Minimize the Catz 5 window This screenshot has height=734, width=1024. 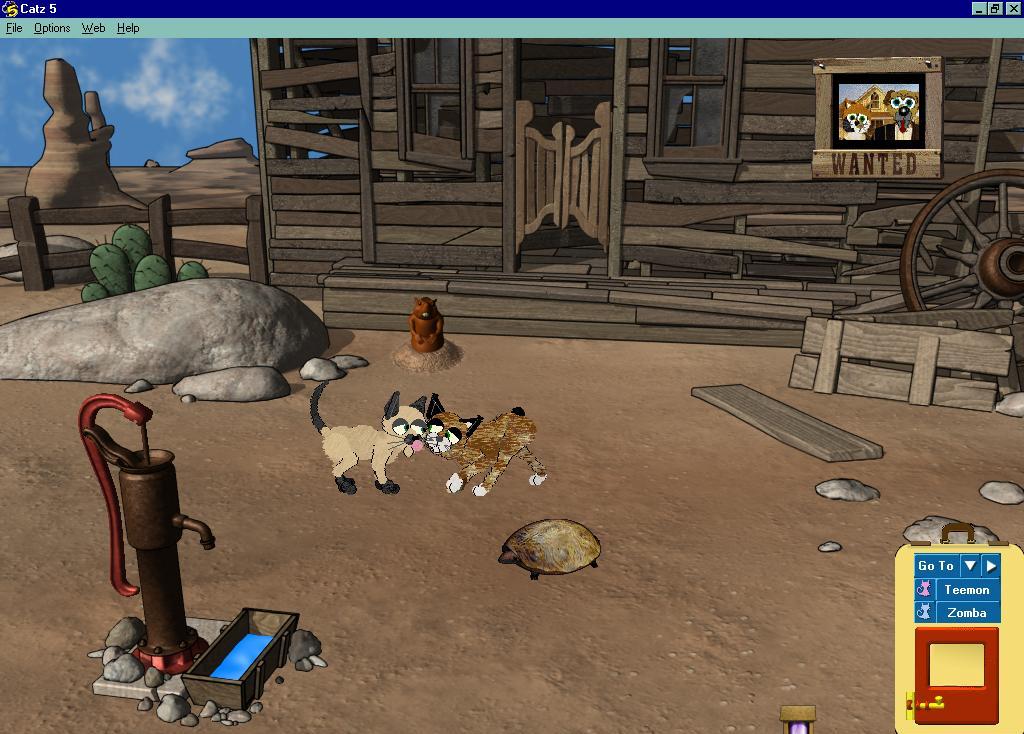(978, 8)
